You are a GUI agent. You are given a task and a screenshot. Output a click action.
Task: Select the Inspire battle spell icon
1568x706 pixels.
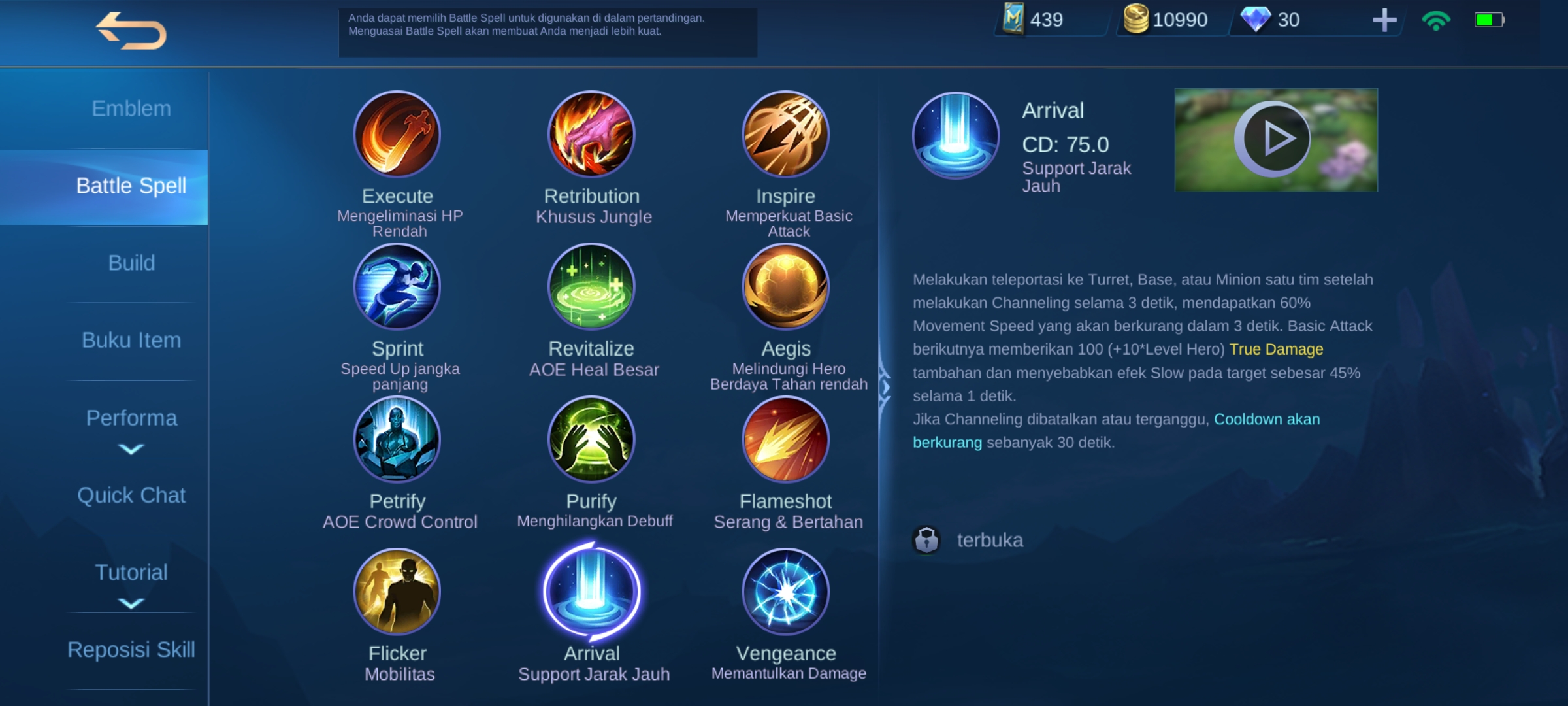tap(785, 134)
